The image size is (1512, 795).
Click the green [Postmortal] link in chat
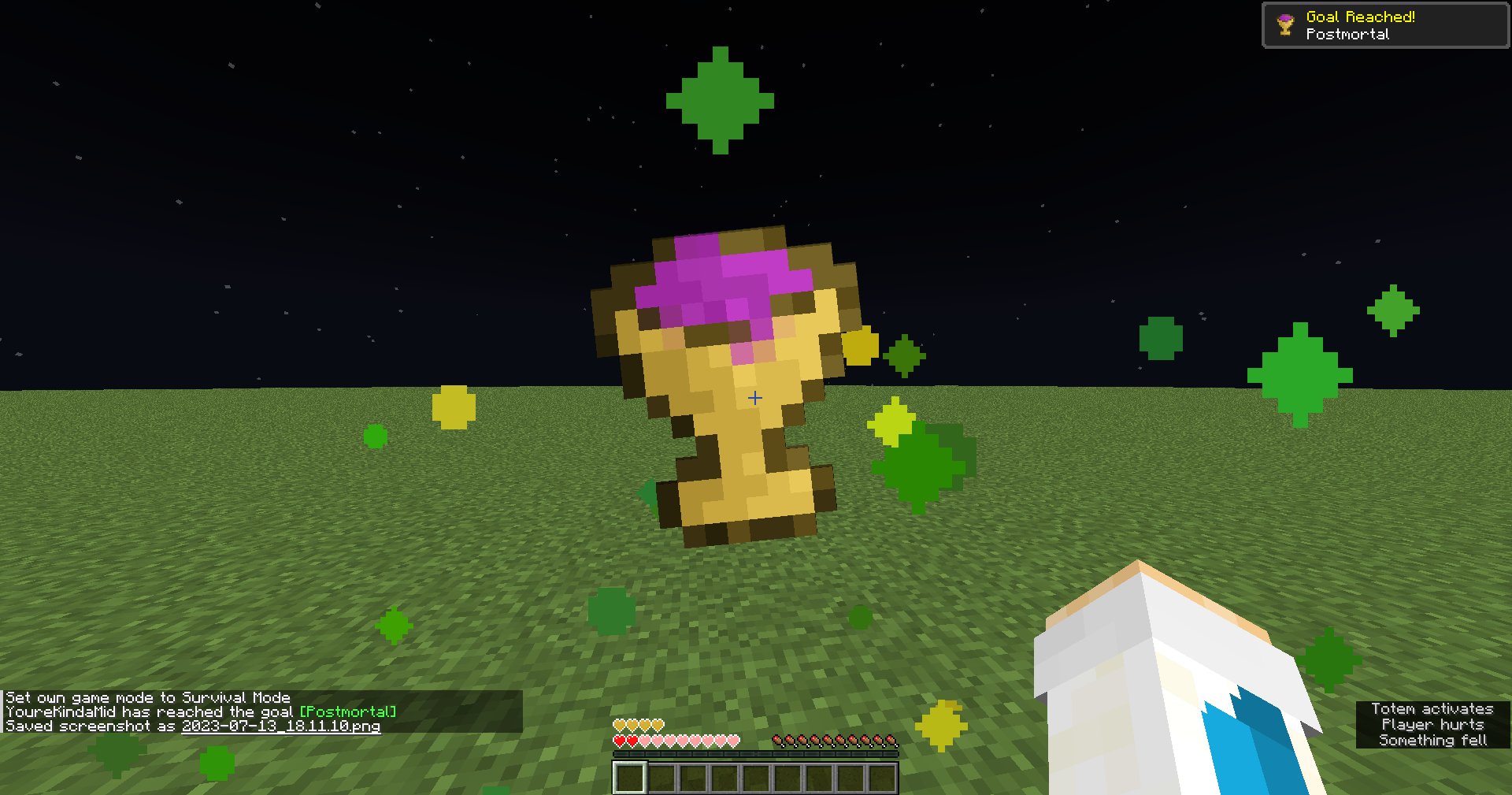346,711
